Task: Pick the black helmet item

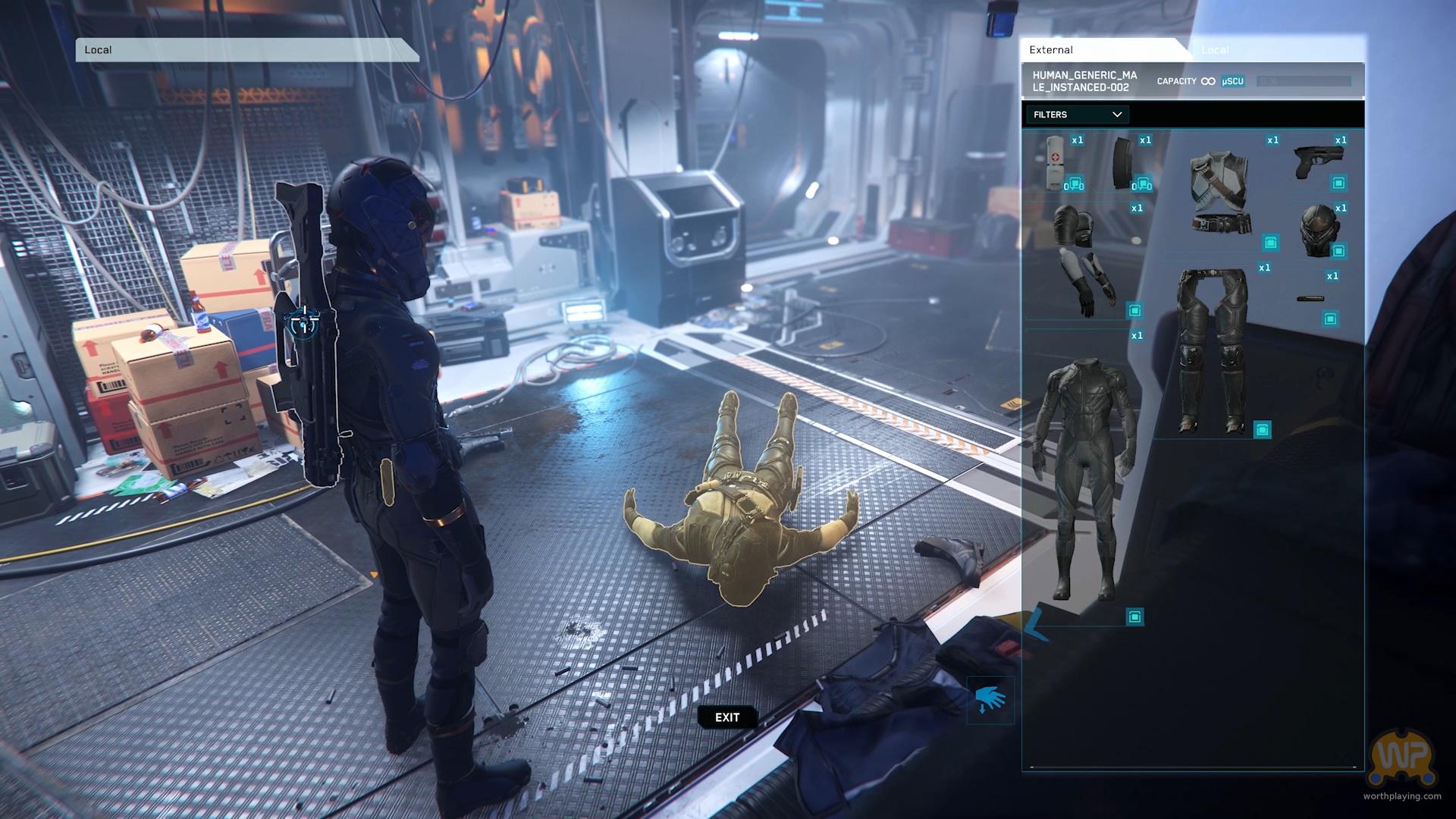Action: point(1318,230)
